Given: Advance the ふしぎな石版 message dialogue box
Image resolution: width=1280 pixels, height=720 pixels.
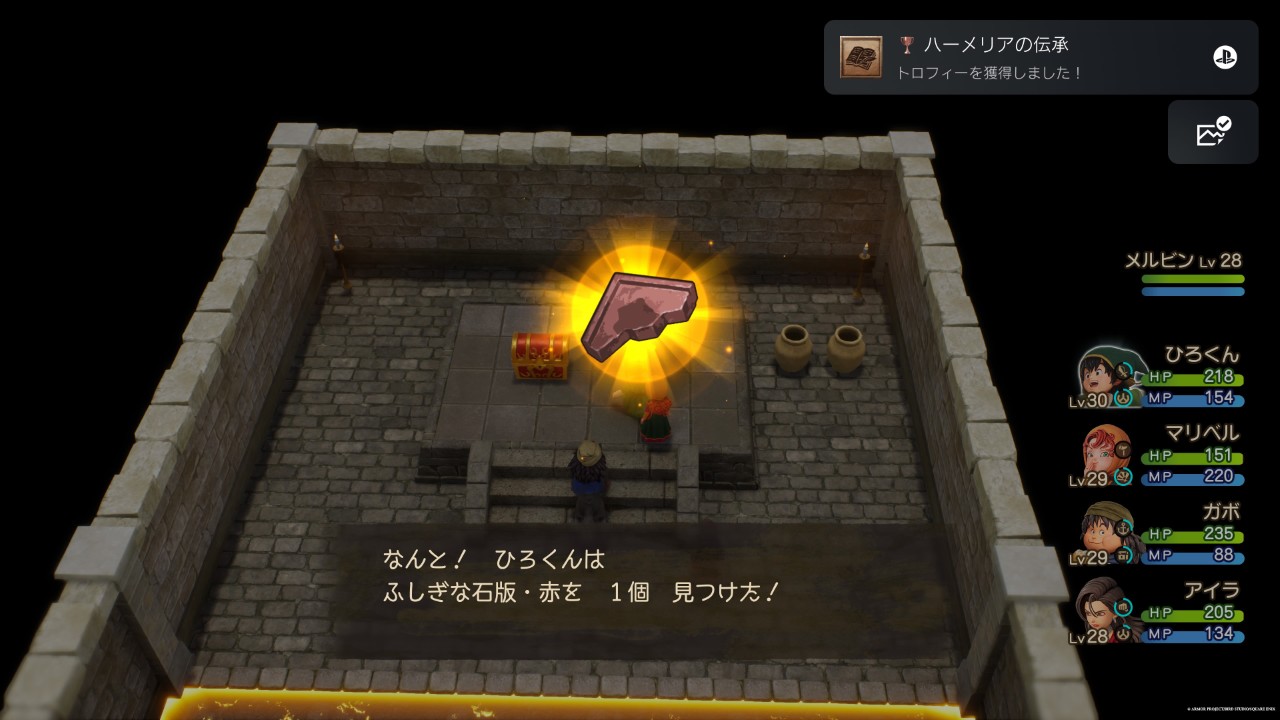Looking at the screenshot, I should click(640, 578).
